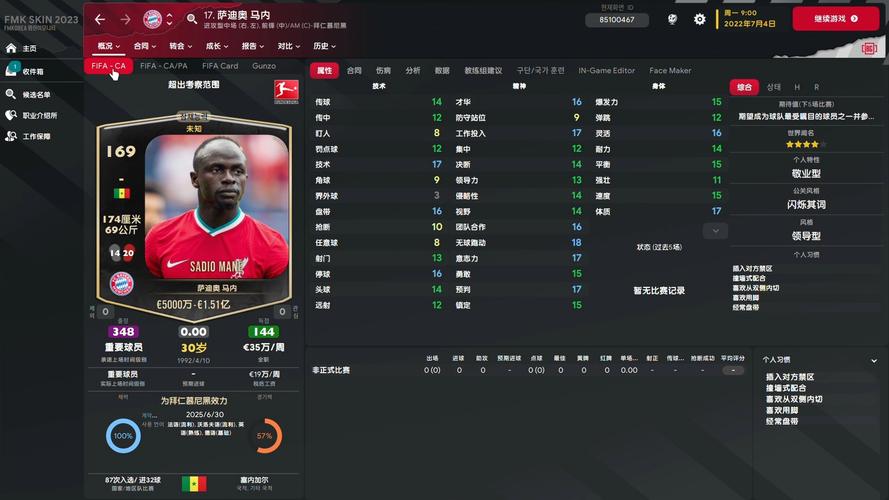
Task: Select the Gunzo card style tab
Action: 264,66
